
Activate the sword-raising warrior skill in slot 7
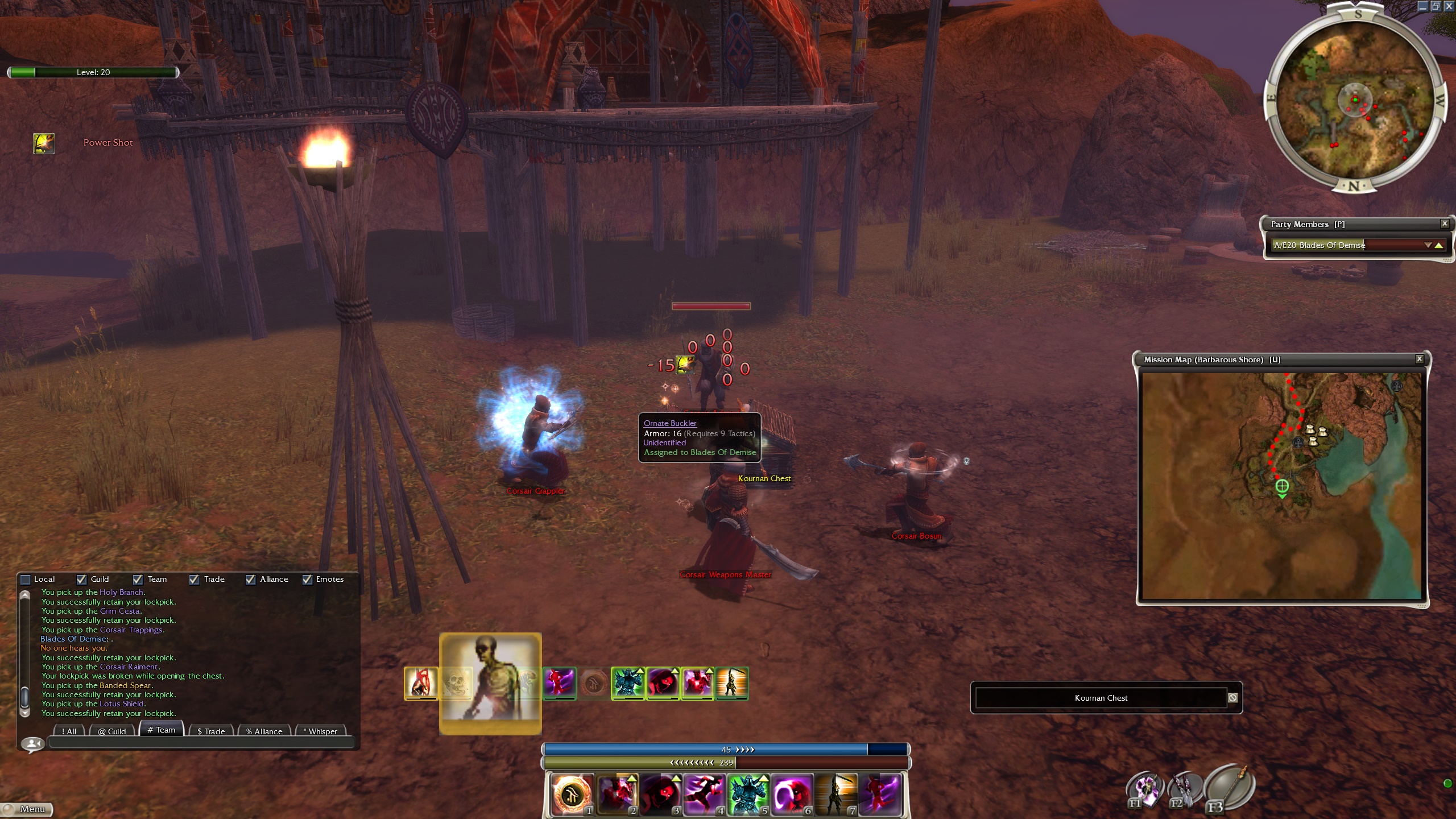point(835,794)
